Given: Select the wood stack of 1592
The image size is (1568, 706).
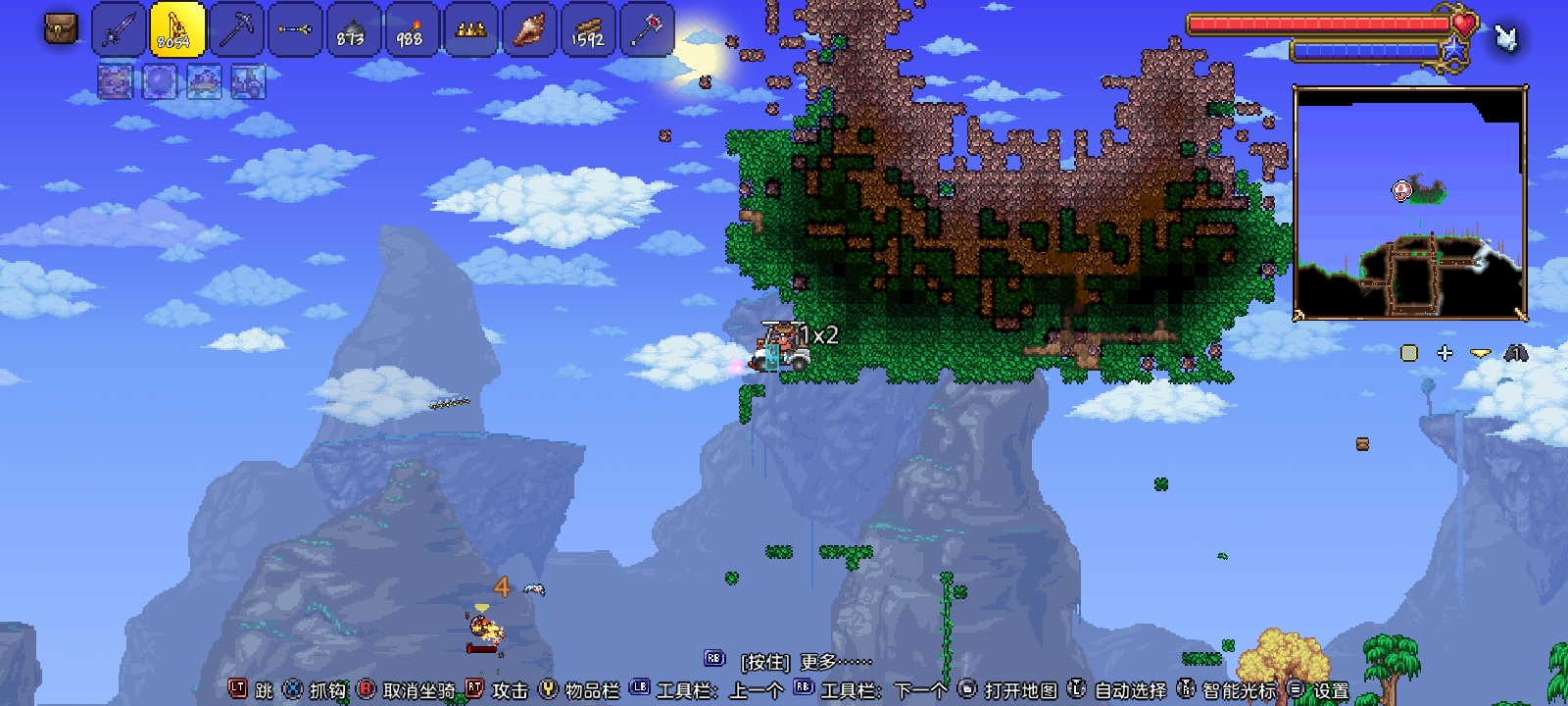Looking at the screenshot, I should [x=588, y=29].
